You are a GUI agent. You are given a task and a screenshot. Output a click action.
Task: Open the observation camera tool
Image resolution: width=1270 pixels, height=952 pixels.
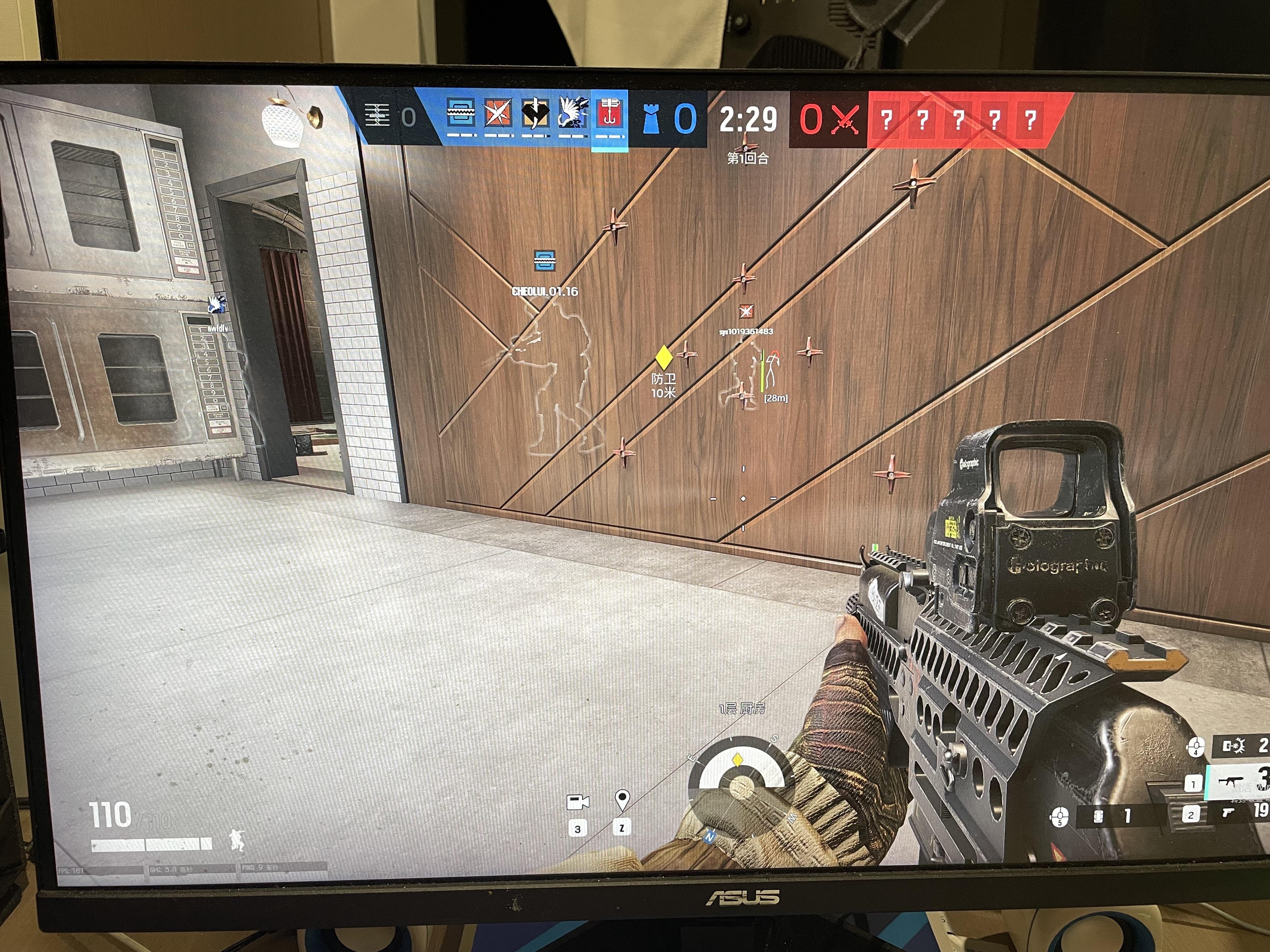[x=577, y=802]
